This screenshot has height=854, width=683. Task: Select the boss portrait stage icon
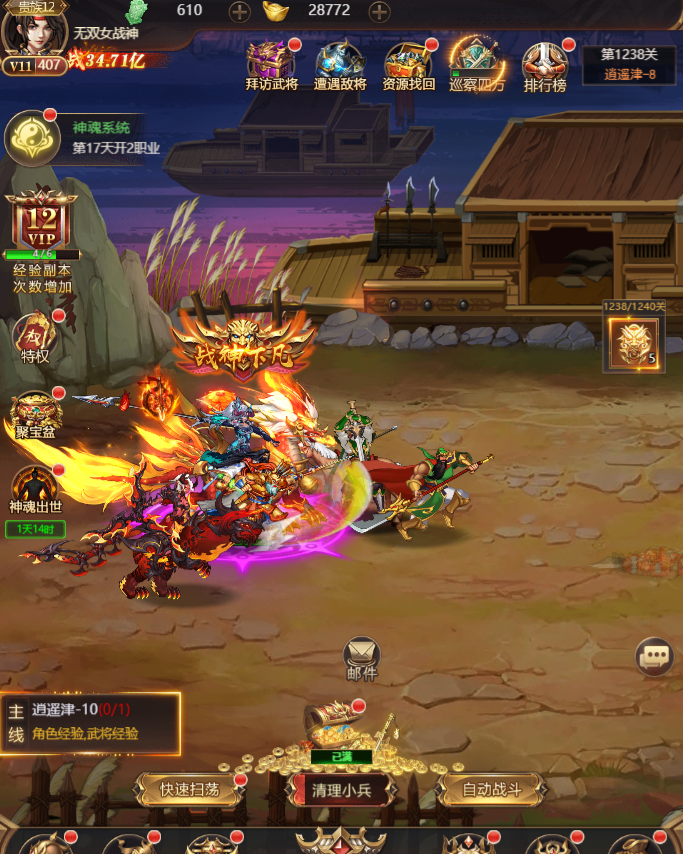point(633,343)
